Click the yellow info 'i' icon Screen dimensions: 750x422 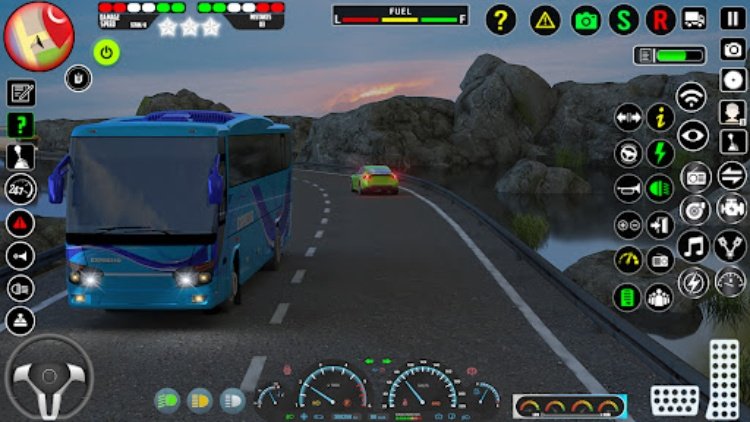point(660,118)
